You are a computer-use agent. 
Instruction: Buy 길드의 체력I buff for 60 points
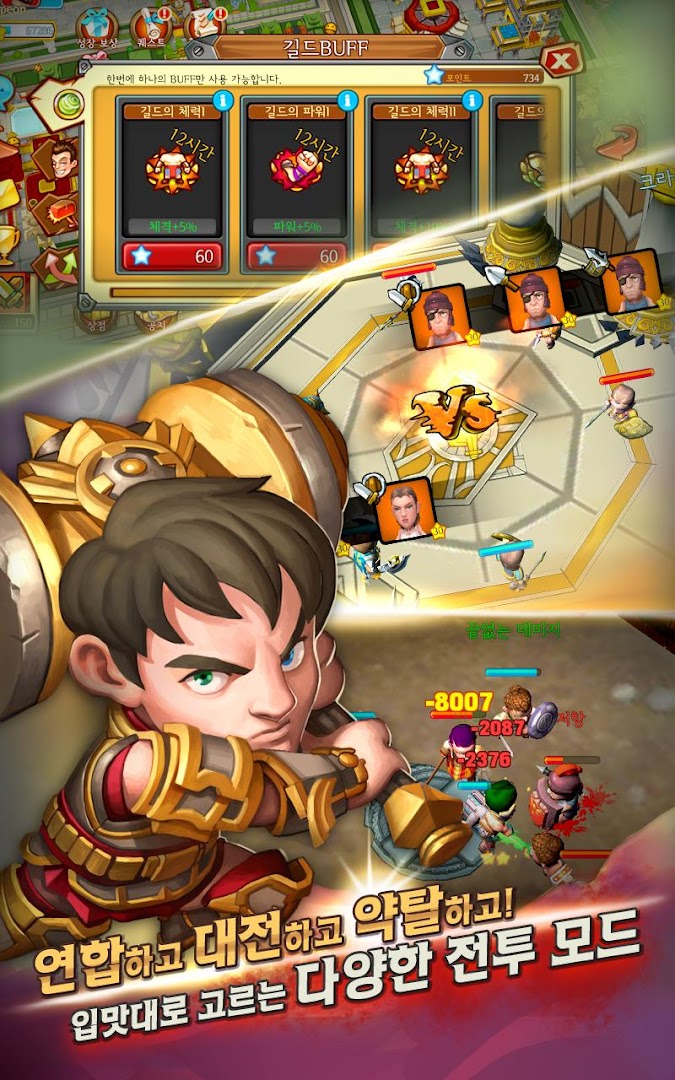point(171,257)
